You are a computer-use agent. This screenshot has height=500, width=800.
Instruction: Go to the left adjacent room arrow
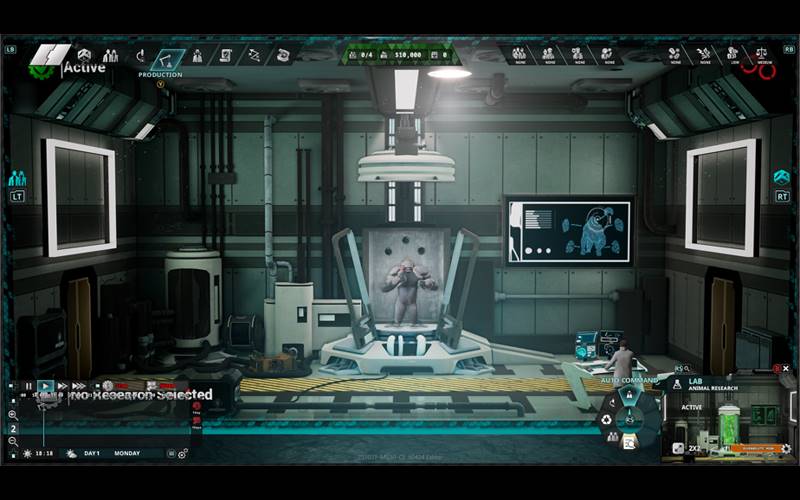coord(17,178)
